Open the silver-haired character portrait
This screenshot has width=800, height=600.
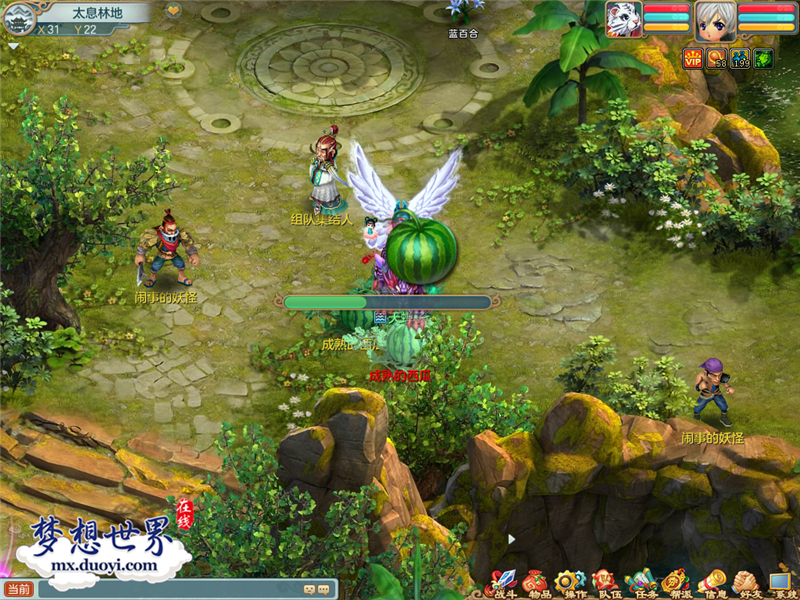tap(715, 20)
